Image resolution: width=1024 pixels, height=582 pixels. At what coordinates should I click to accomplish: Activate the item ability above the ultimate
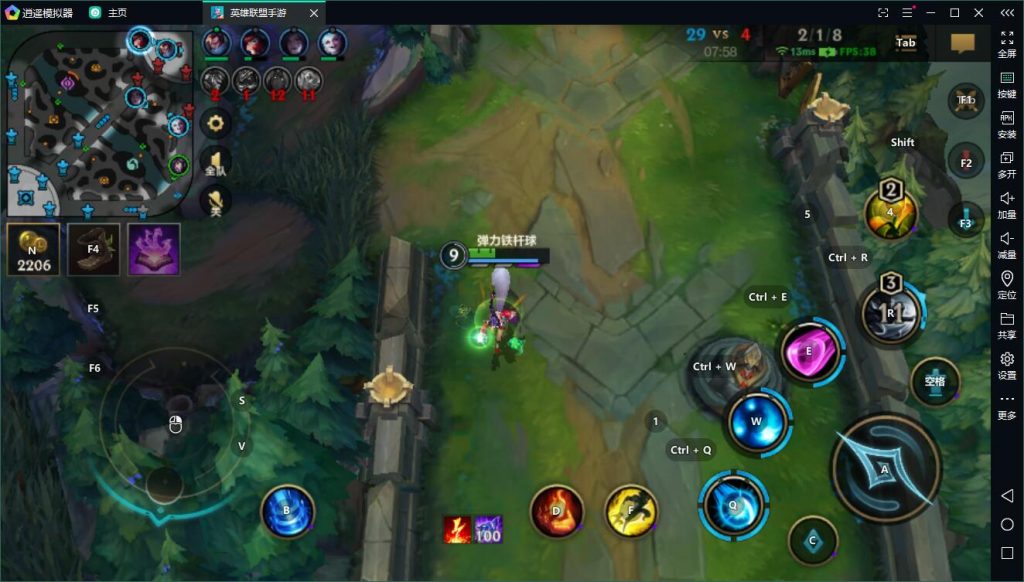(890, 213)
